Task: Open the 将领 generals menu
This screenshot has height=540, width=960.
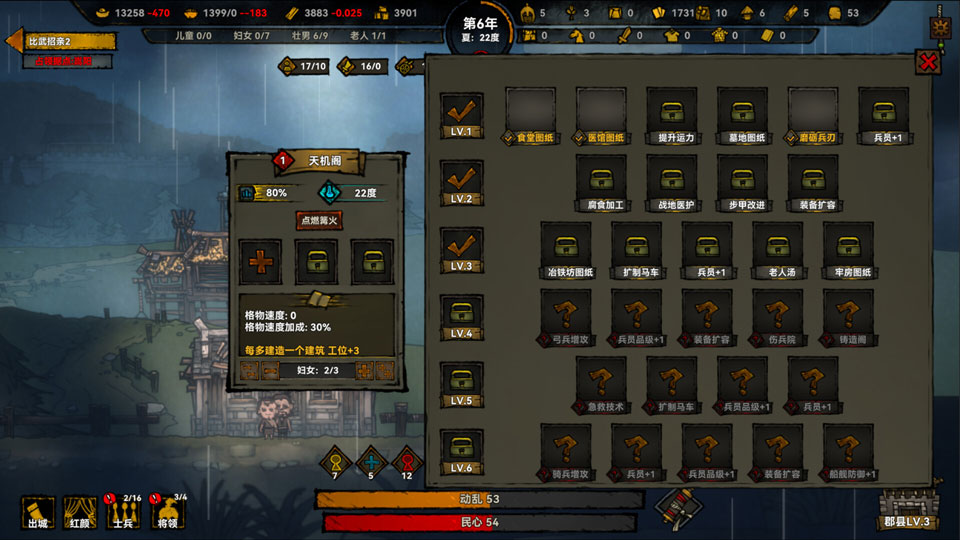Action: [169, 511]
